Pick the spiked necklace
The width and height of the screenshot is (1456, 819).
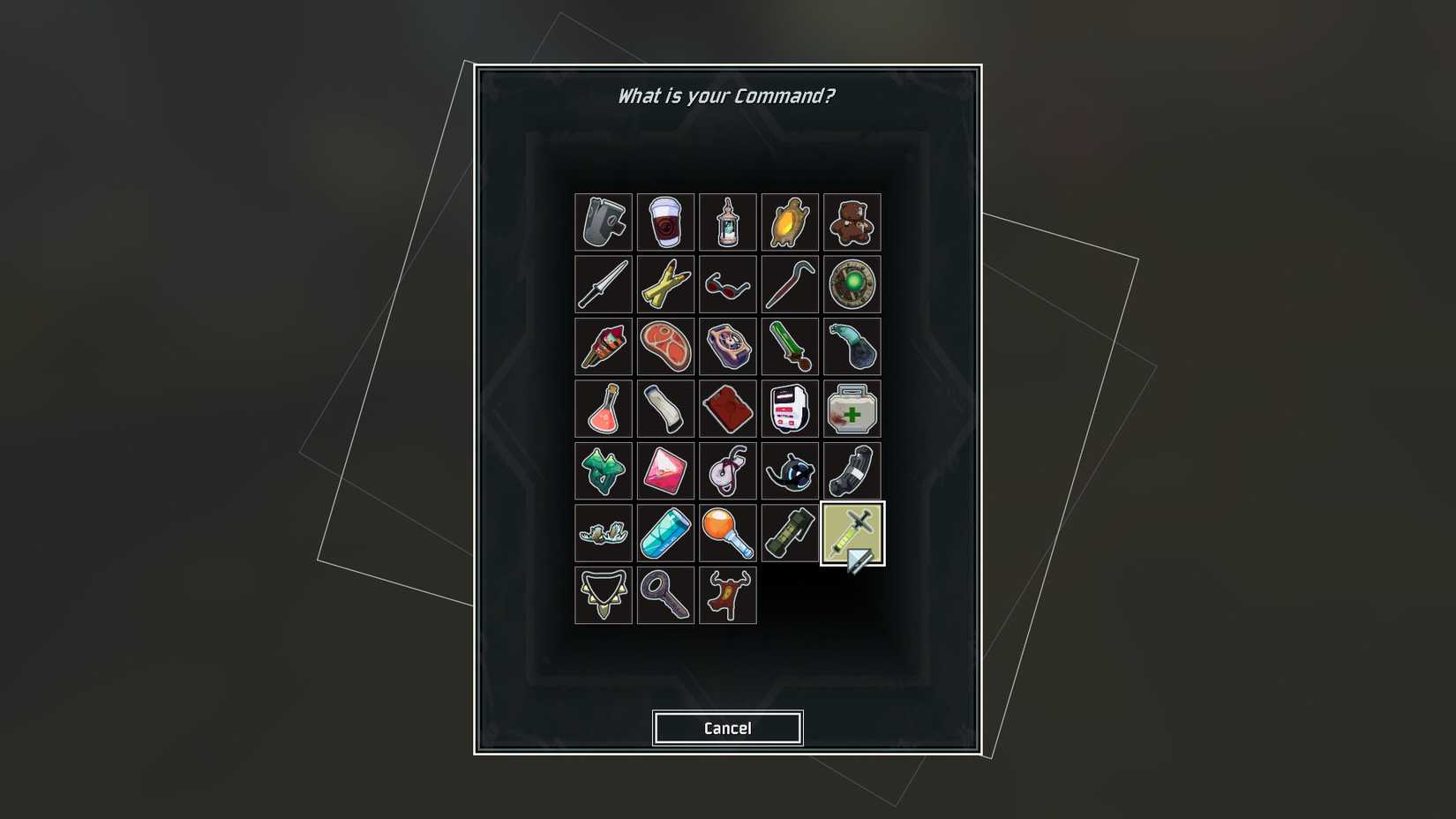(603, 596)
